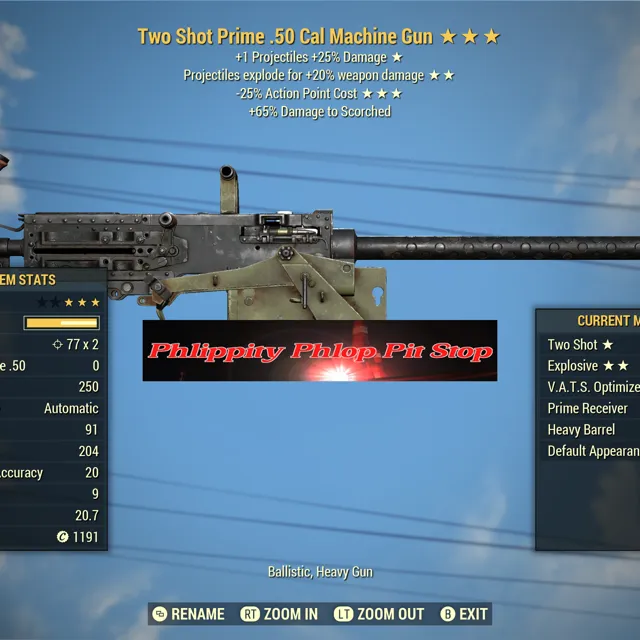Select the Heavy Barrel mod row
Viewport: 640px width, 640px height.
tap(581, 430)
